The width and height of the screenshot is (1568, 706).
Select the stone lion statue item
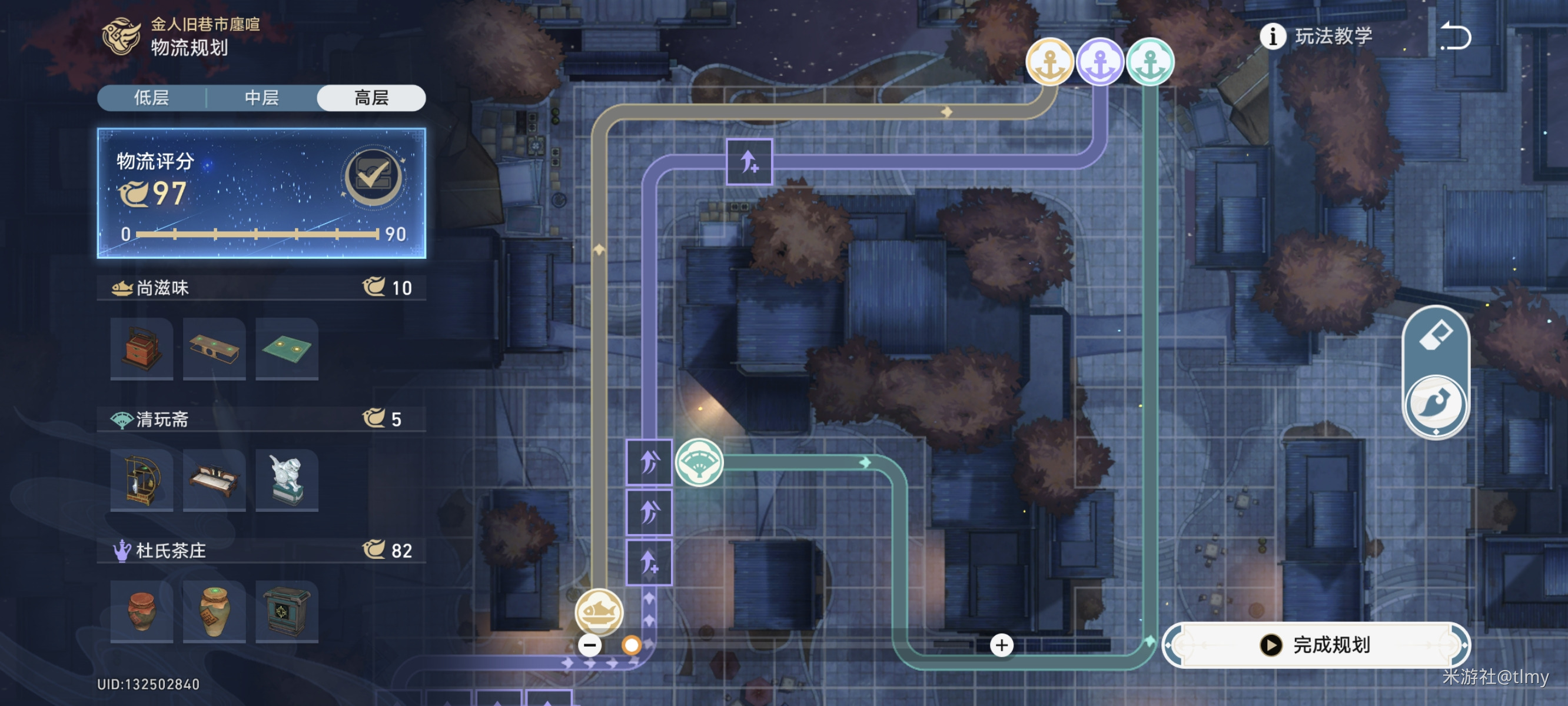[287, 480]
